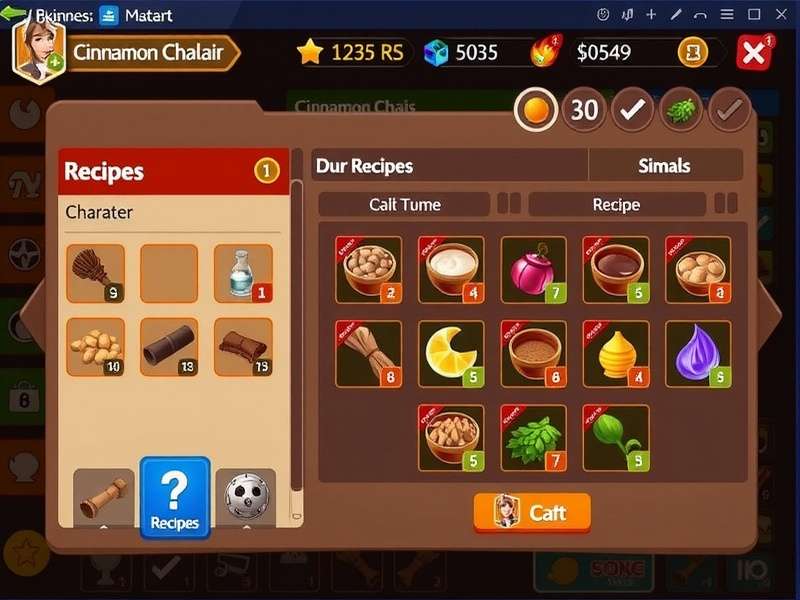Screen dimensions: 800x600
Task: Click the orange Caft button
Action: [x=532, y=512]
